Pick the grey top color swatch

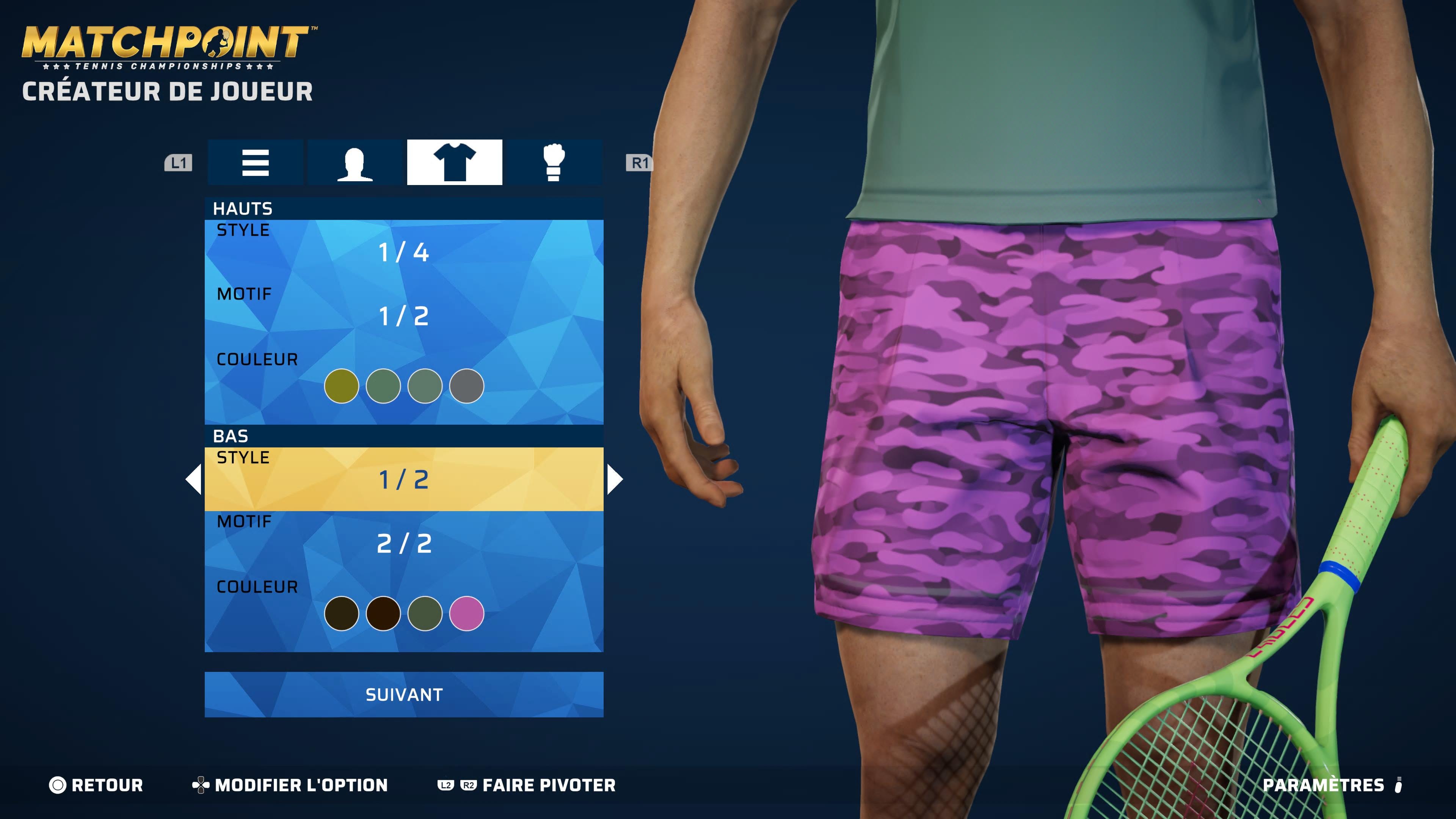coord(466,386)
